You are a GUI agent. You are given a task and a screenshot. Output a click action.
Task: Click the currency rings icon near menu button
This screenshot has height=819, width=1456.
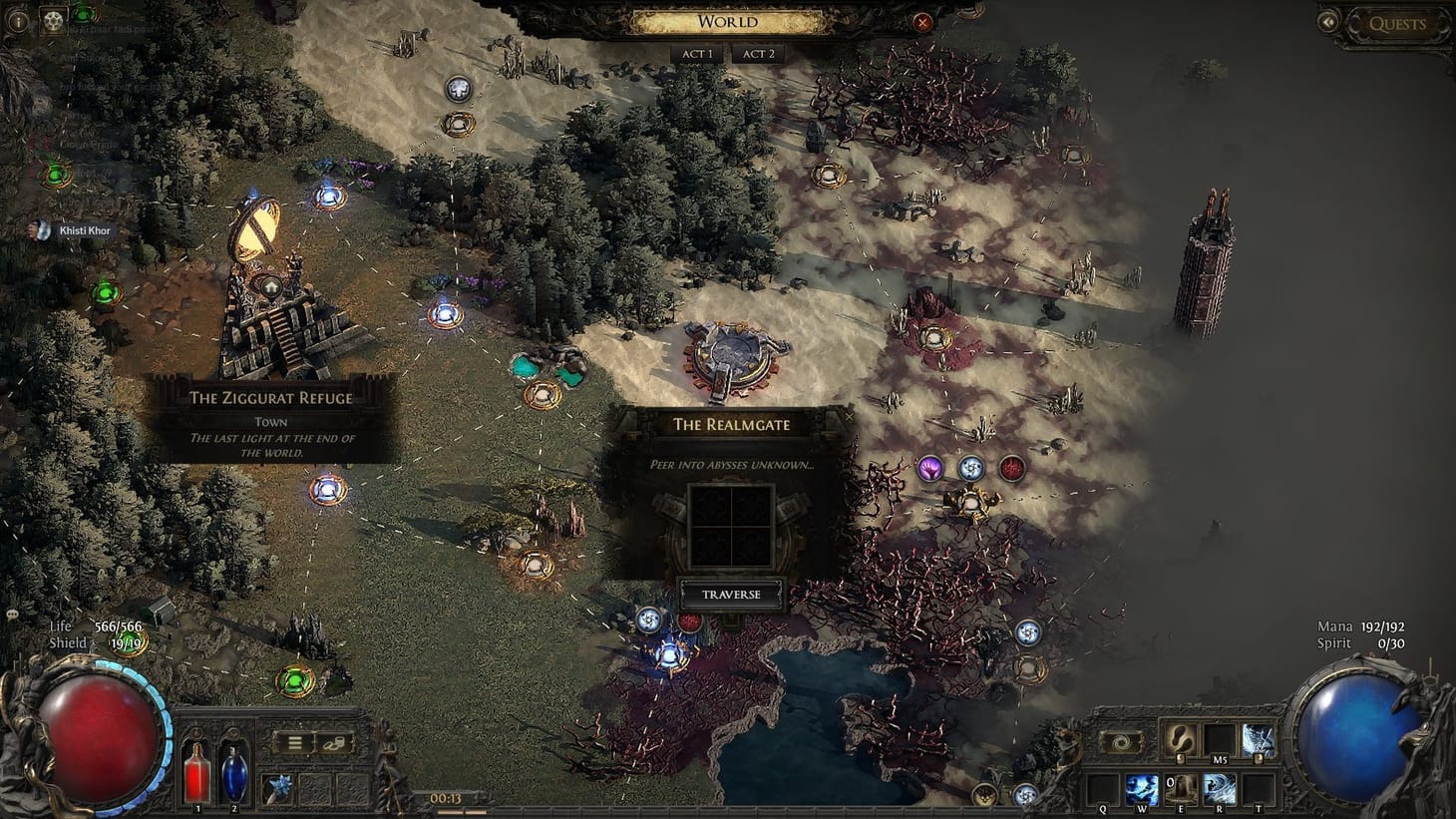click(335, 742)
